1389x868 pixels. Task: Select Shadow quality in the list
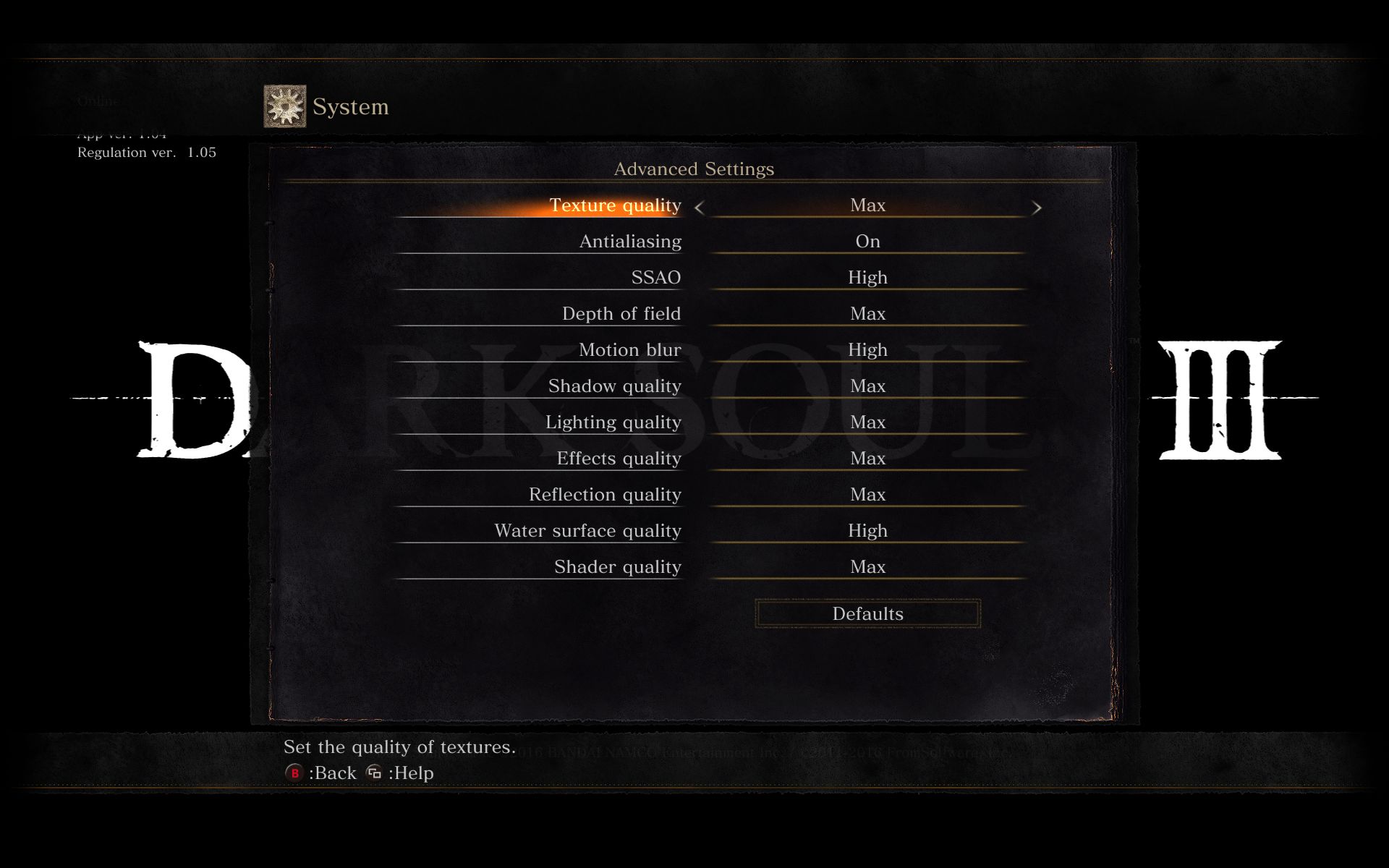[x=614, y=386]
